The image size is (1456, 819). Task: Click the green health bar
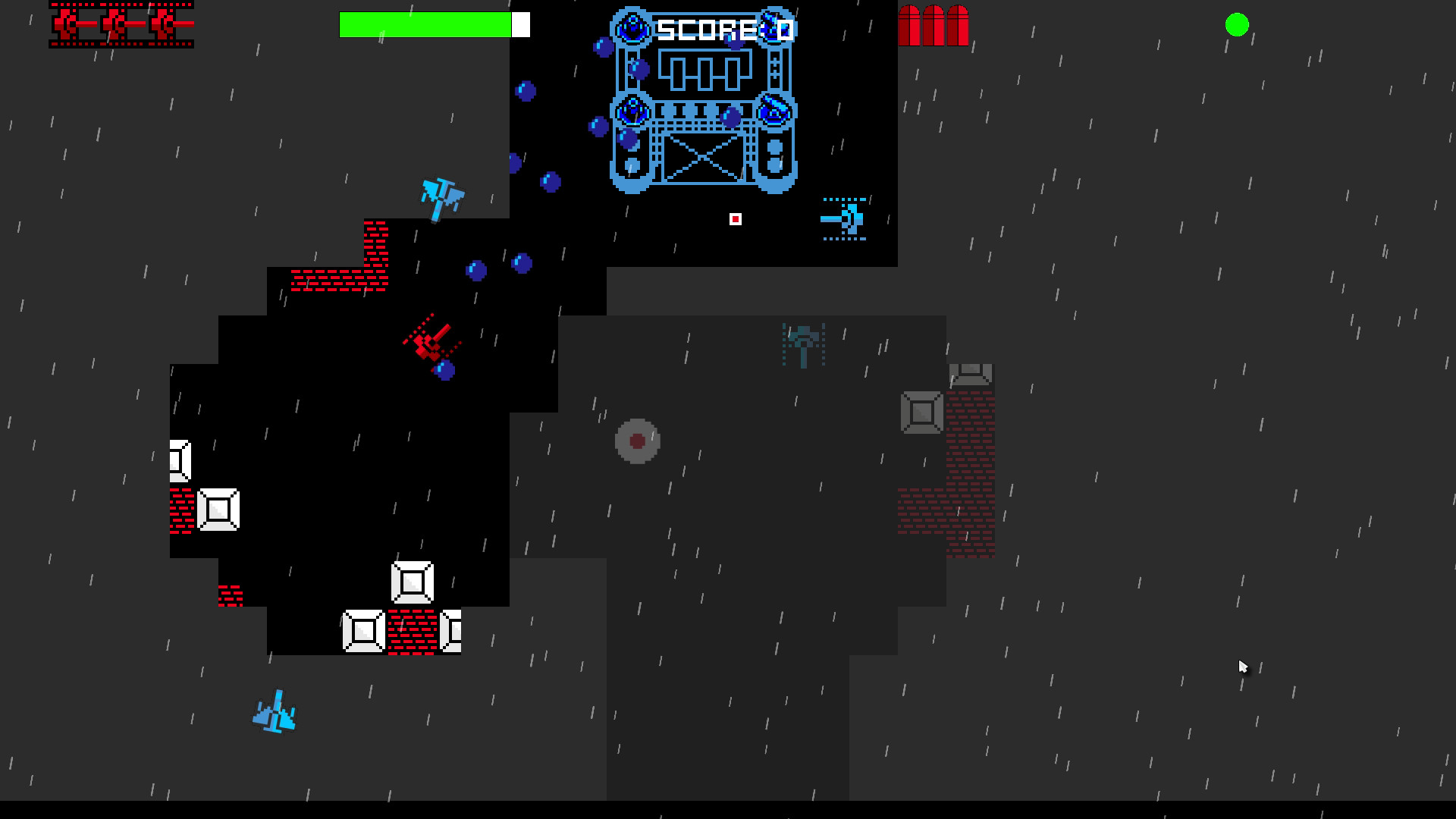pyautogui.click(x=425, y=25)
